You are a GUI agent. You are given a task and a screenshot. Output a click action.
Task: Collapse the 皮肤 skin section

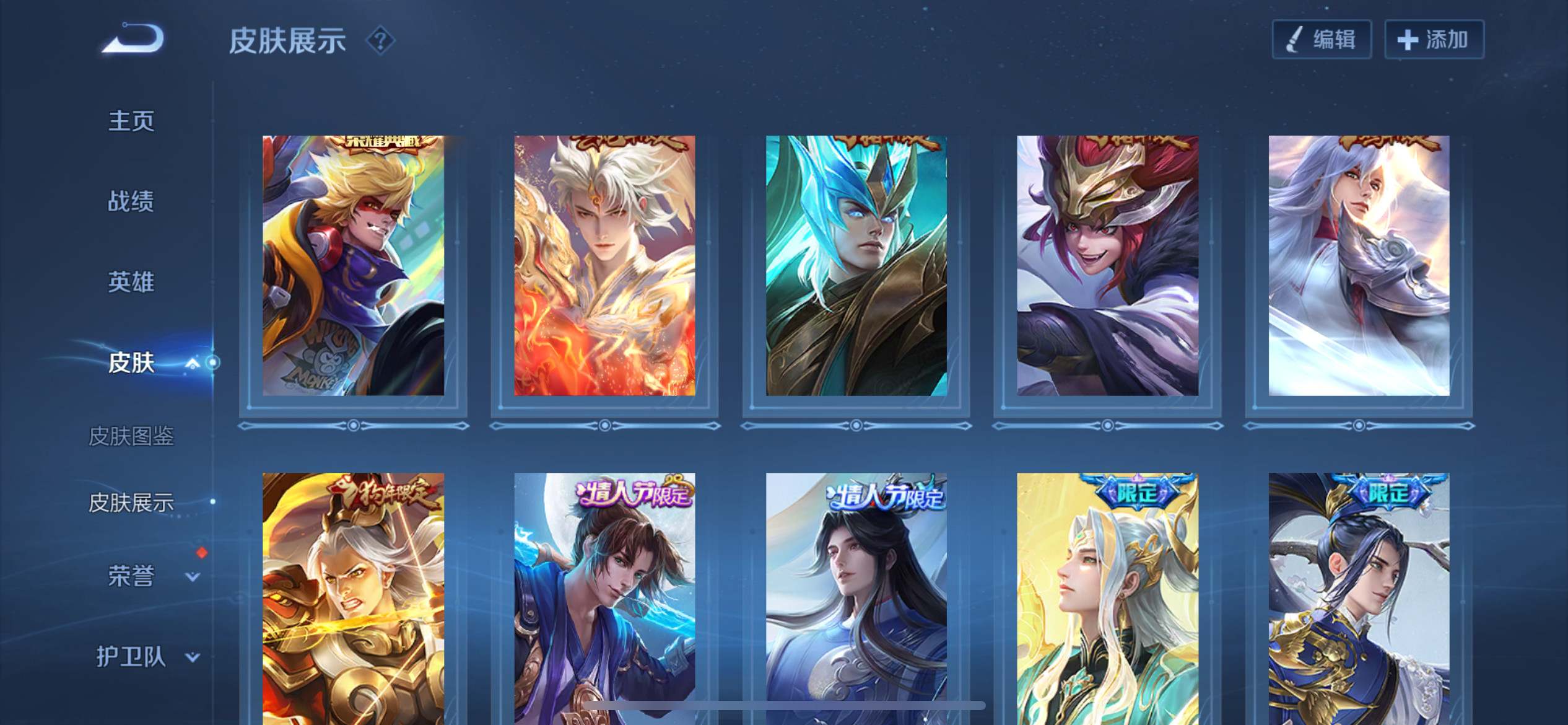click(x=192, y=363)
